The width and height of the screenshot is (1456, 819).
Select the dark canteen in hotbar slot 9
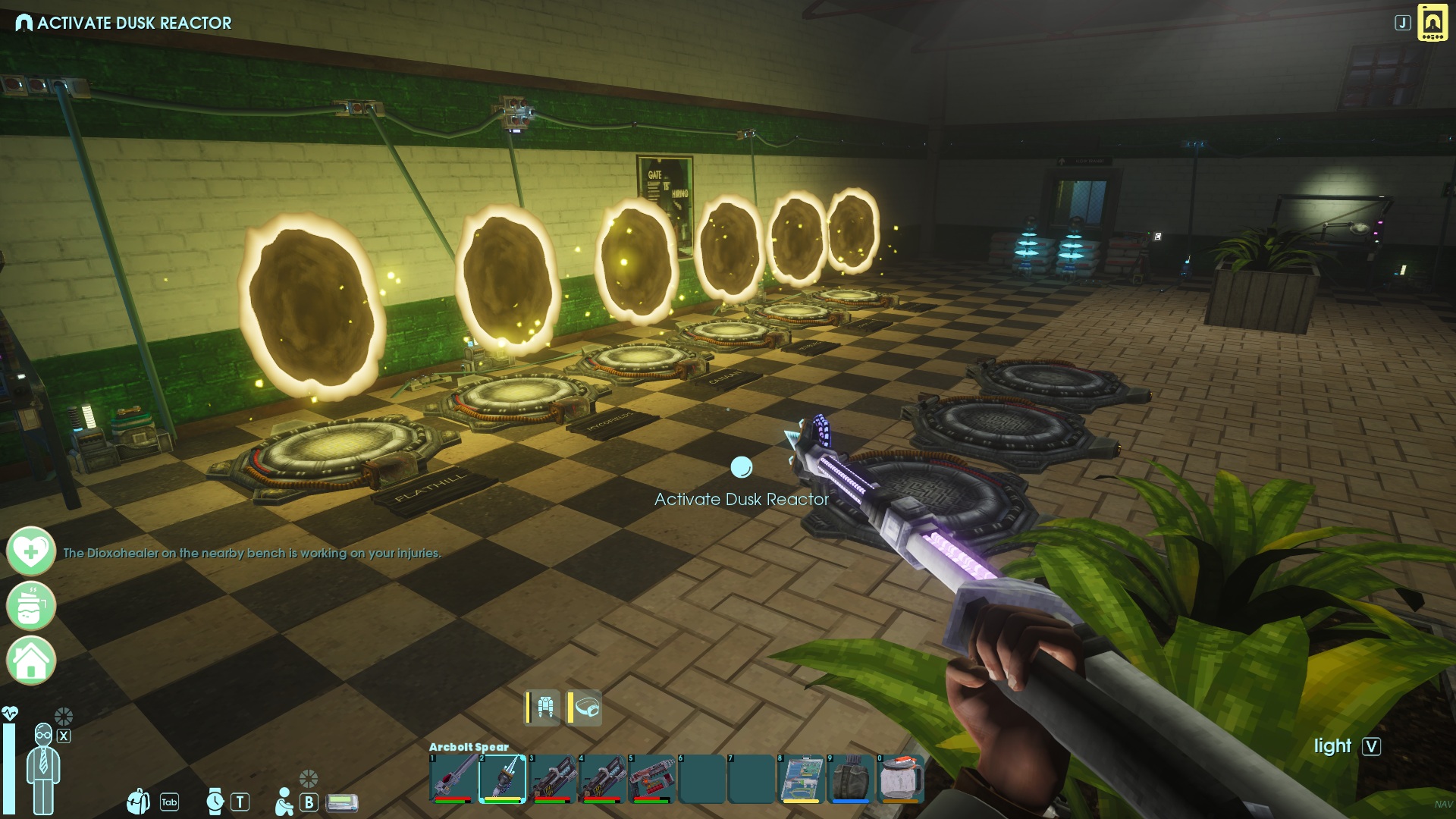pyautogui.click(x=851, y=778)
